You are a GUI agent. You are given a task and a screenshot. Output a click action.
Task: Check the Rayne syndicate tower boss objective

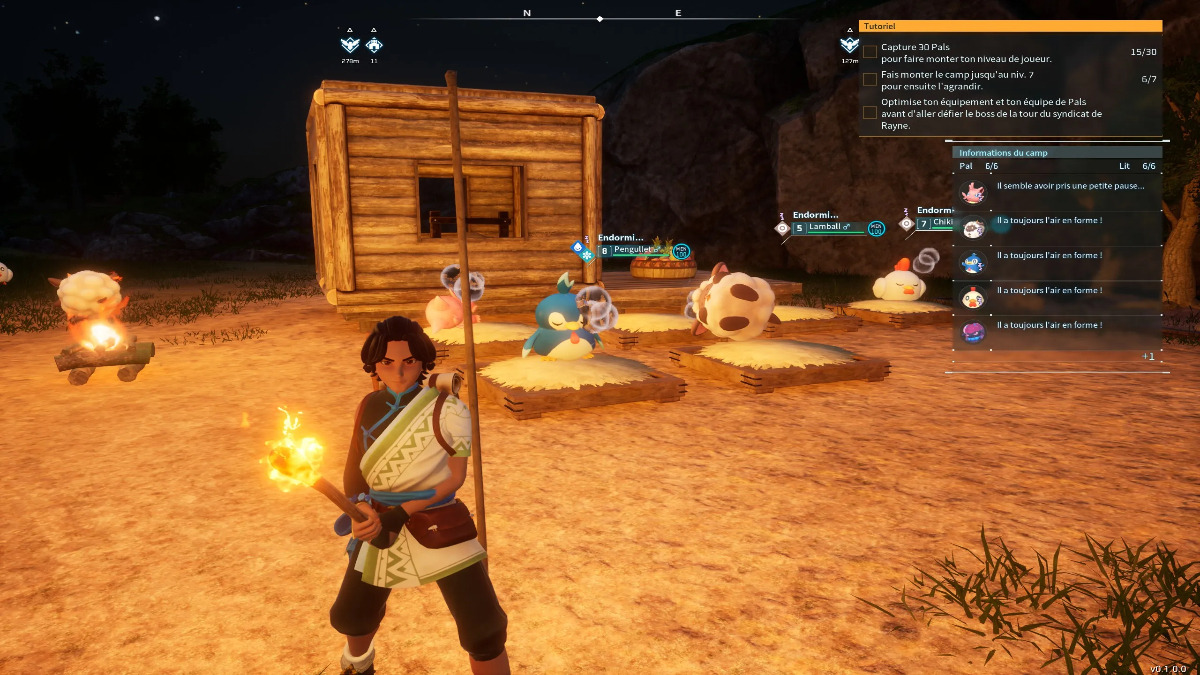pyautogui.click(x=870, y=113)
